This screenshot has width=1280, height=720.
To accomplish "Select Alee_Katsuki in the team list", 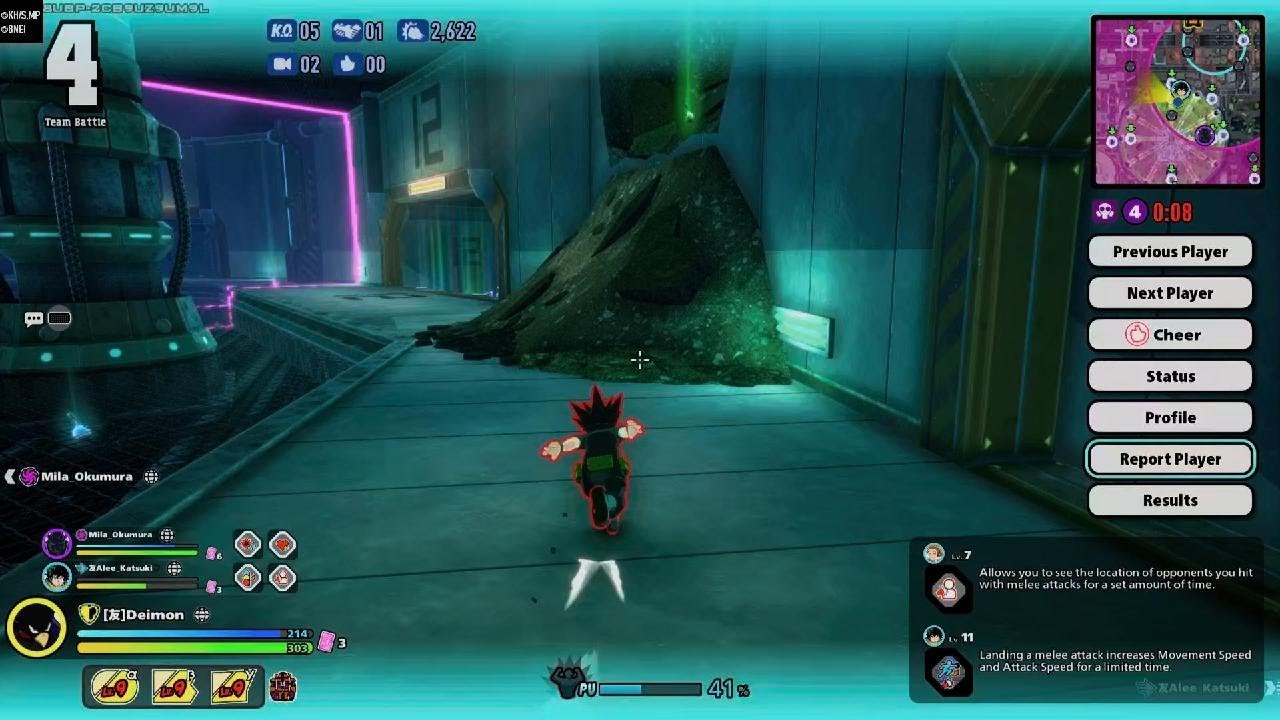I will (120, 568).
